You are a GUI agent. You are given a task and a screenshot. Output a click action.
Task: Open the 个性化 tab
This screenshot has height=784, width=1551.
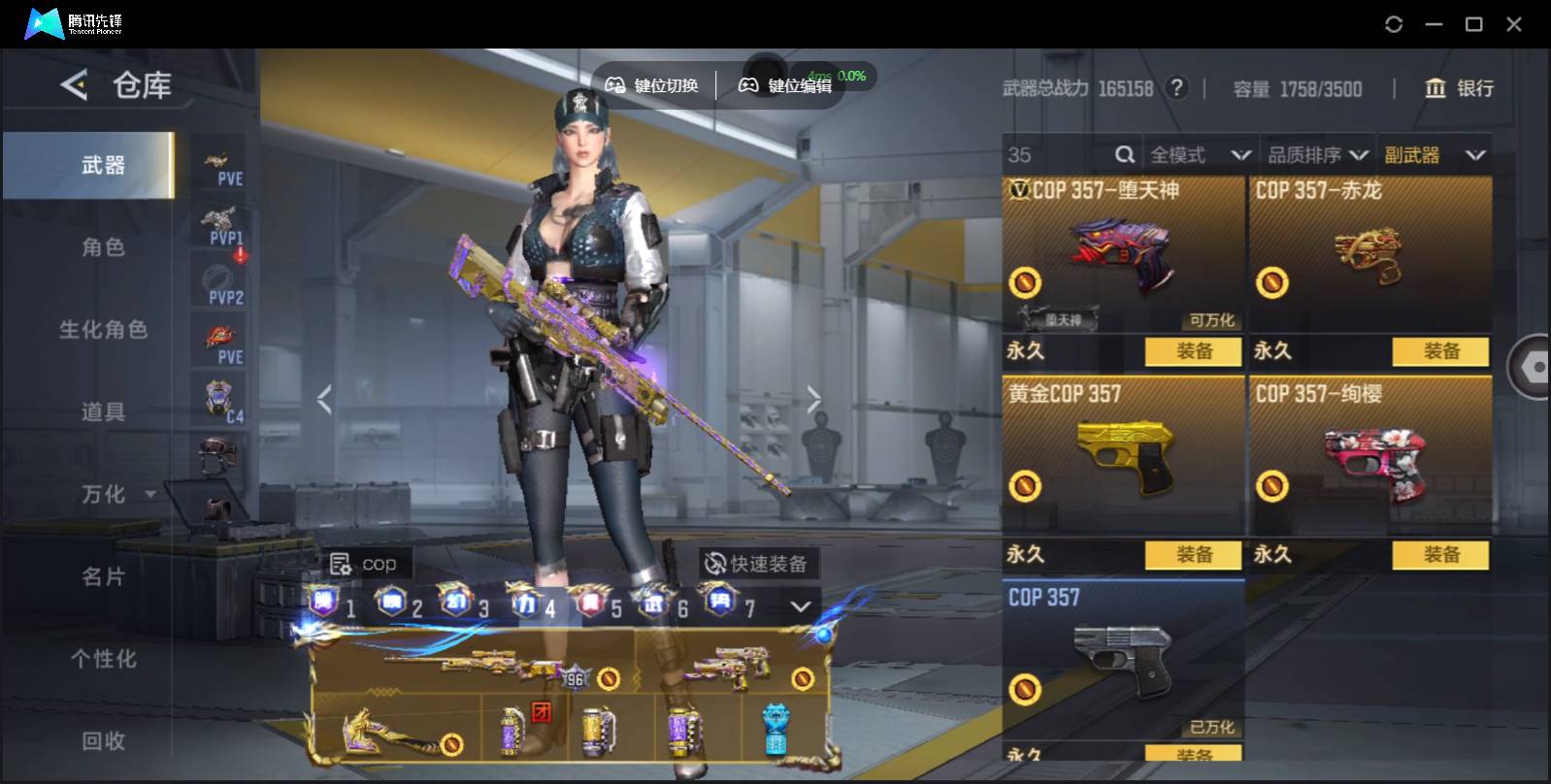[x=102, y=660]
